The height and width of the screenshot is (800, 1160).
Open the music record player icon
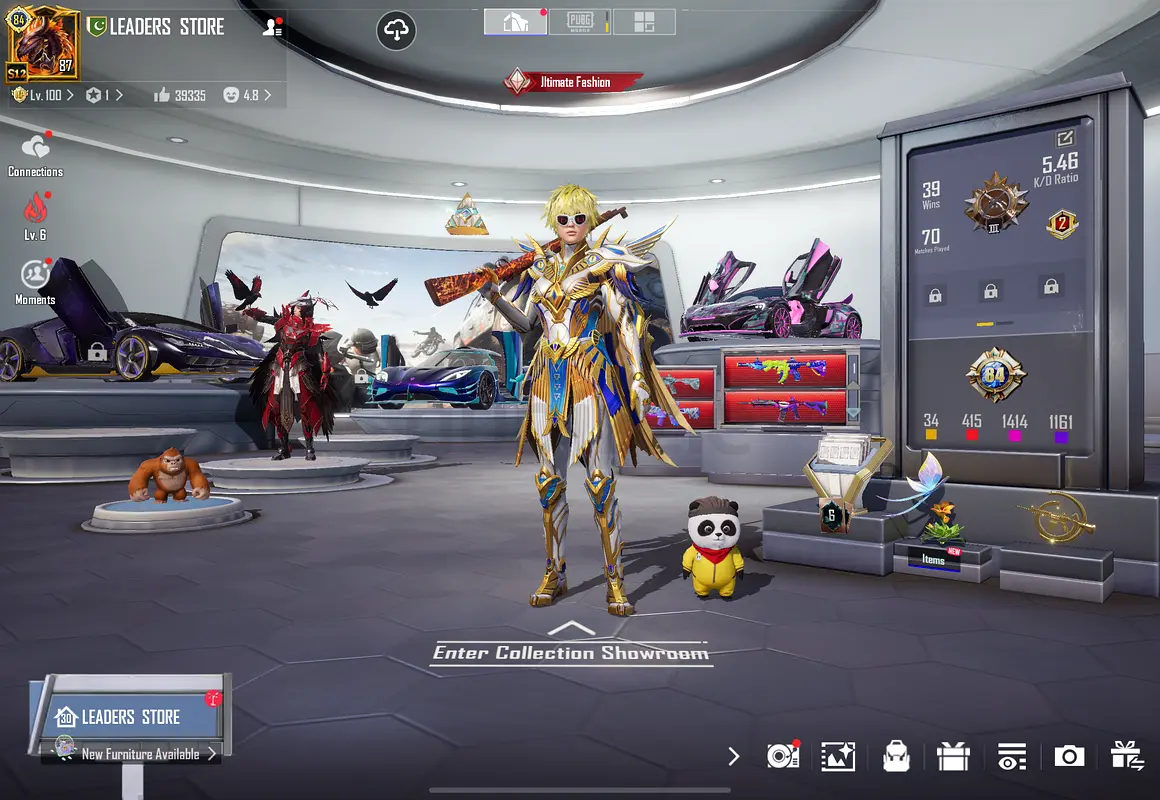pyautogui.click(x=782, y=756)
